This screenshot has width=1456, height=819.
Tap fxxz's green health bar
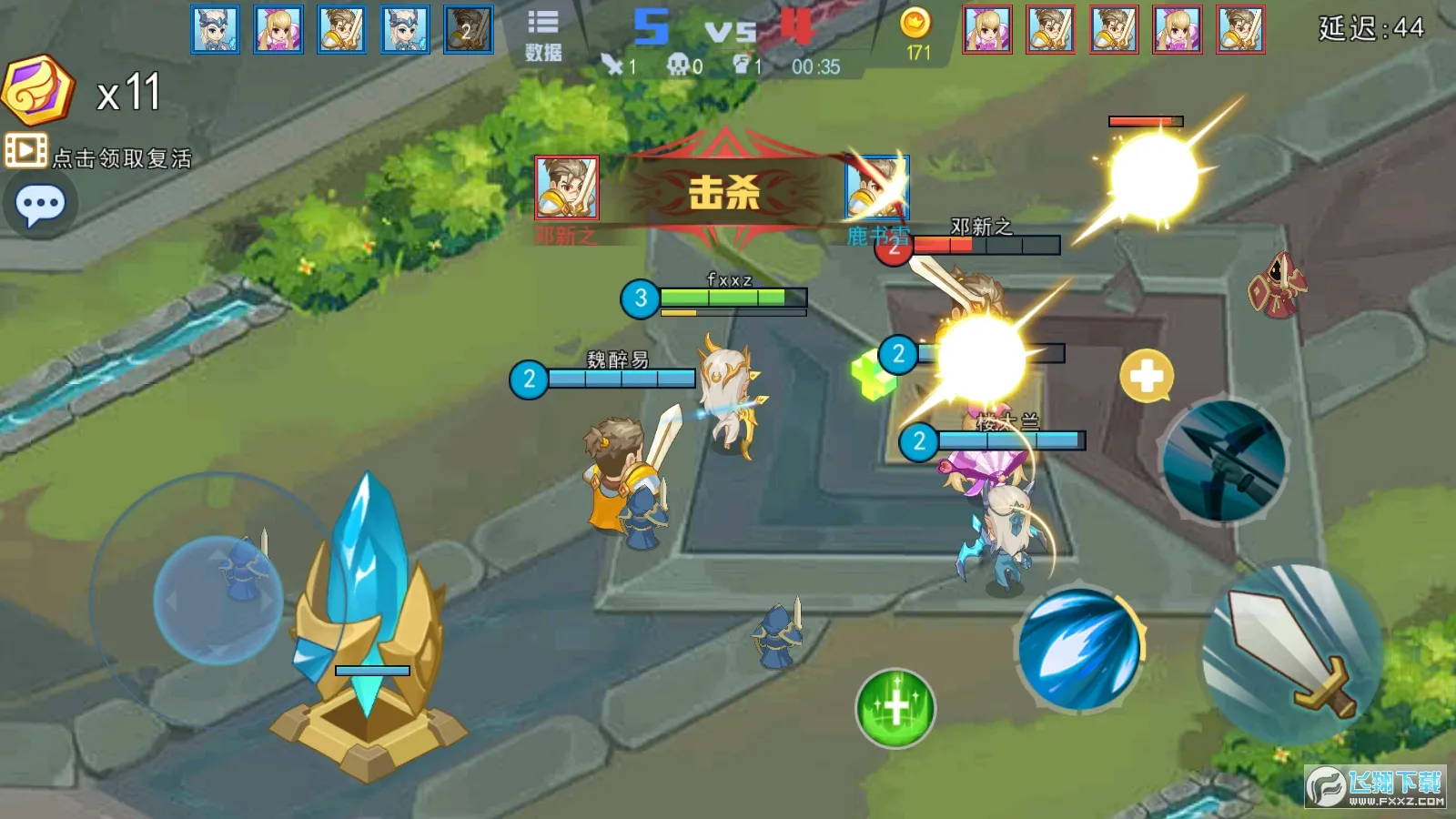tap(719, 298)
